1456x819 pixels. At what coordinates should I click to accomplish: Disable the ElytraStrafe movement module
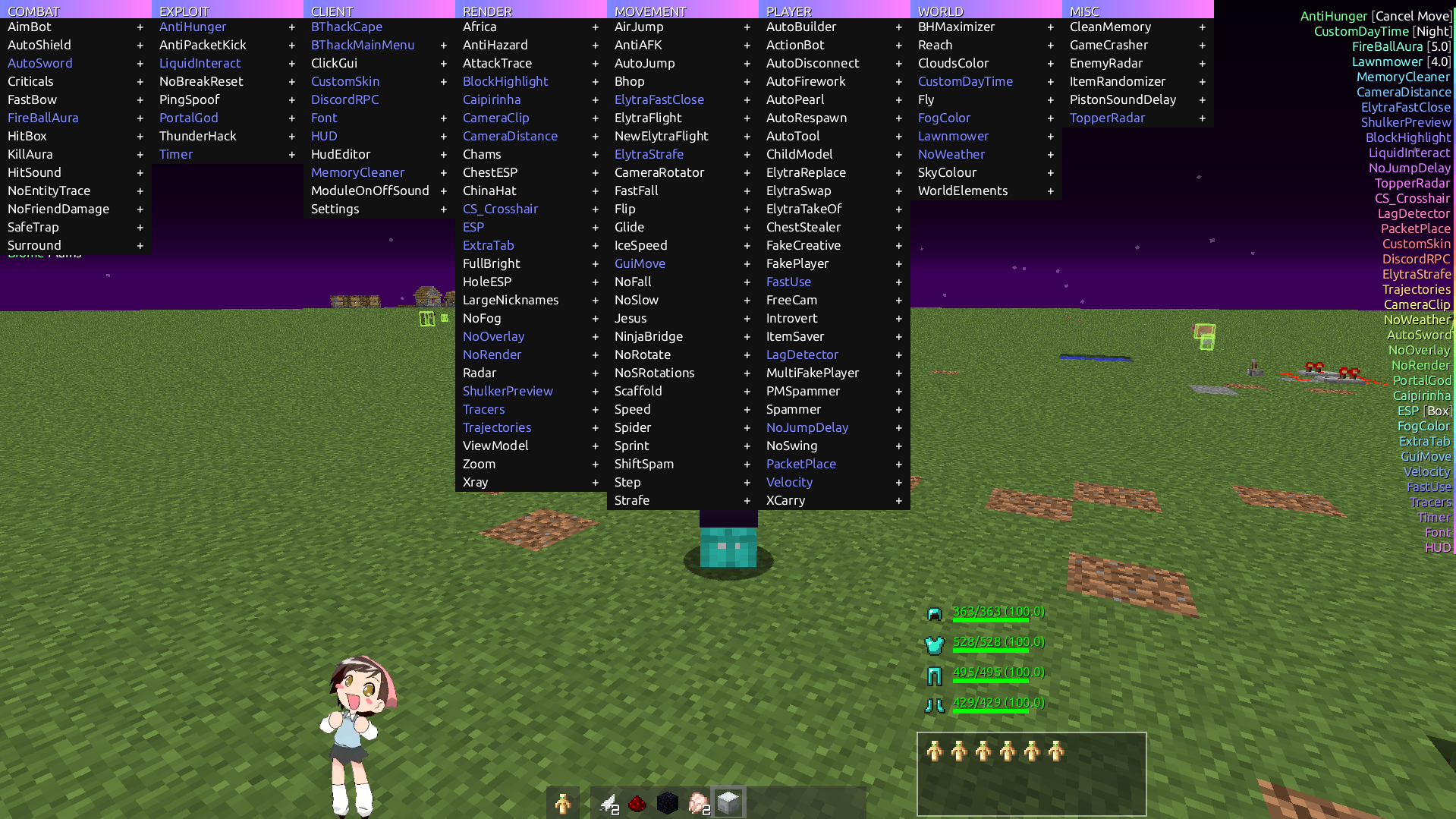[x=649, y=154]
